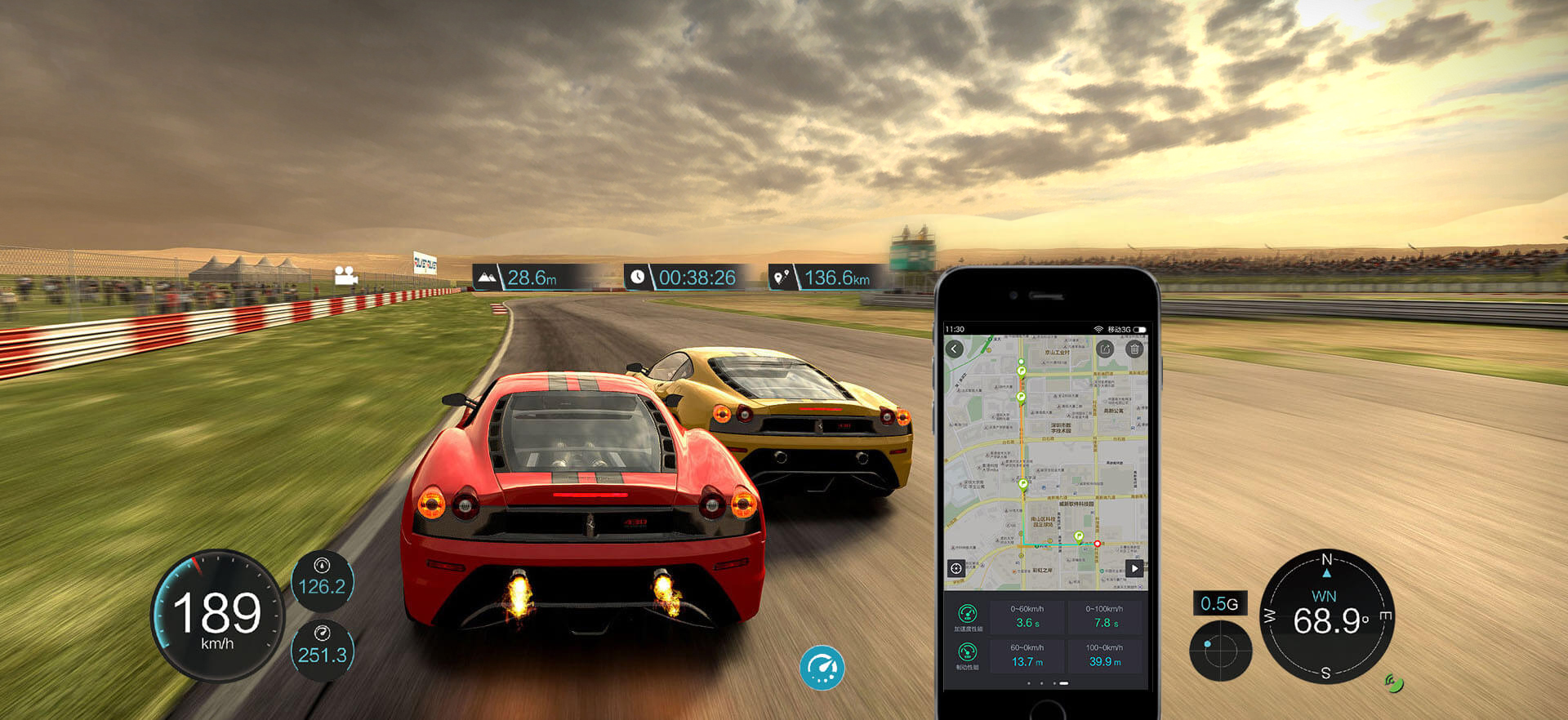This screenshot has height=720, width=1568.
Task: Select the 60~0km/h braking distance tile
Action: 1027,656
